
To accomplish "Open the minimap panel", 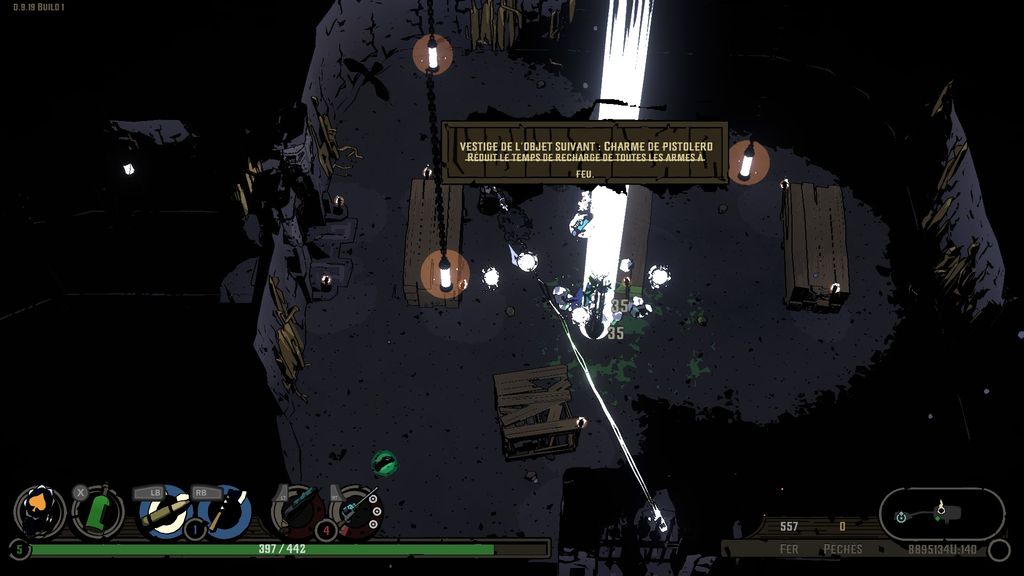I will click(x=941, y=513).
